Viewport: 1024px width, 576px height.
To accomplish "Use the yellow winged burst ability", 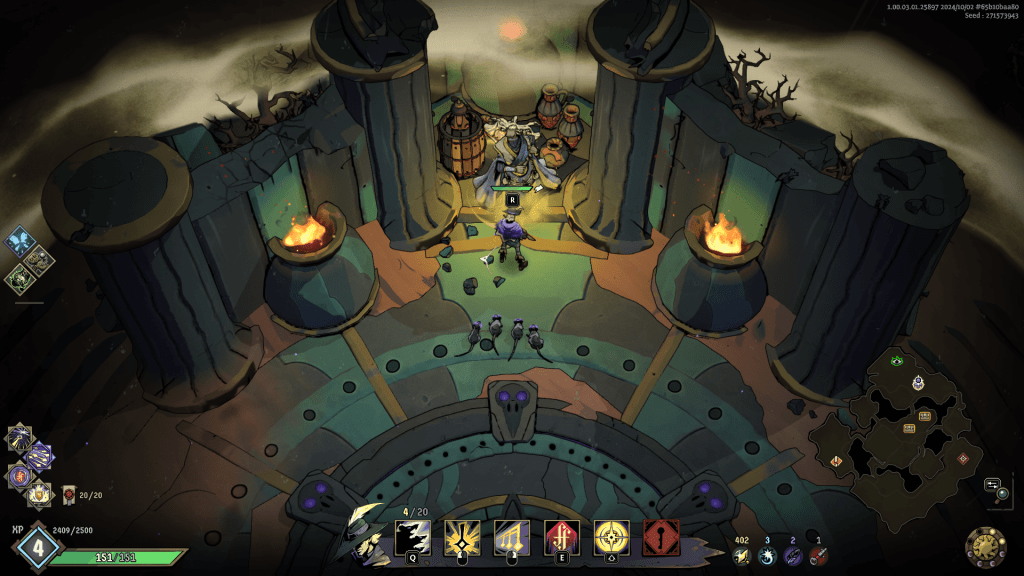I will coord(462,537).
